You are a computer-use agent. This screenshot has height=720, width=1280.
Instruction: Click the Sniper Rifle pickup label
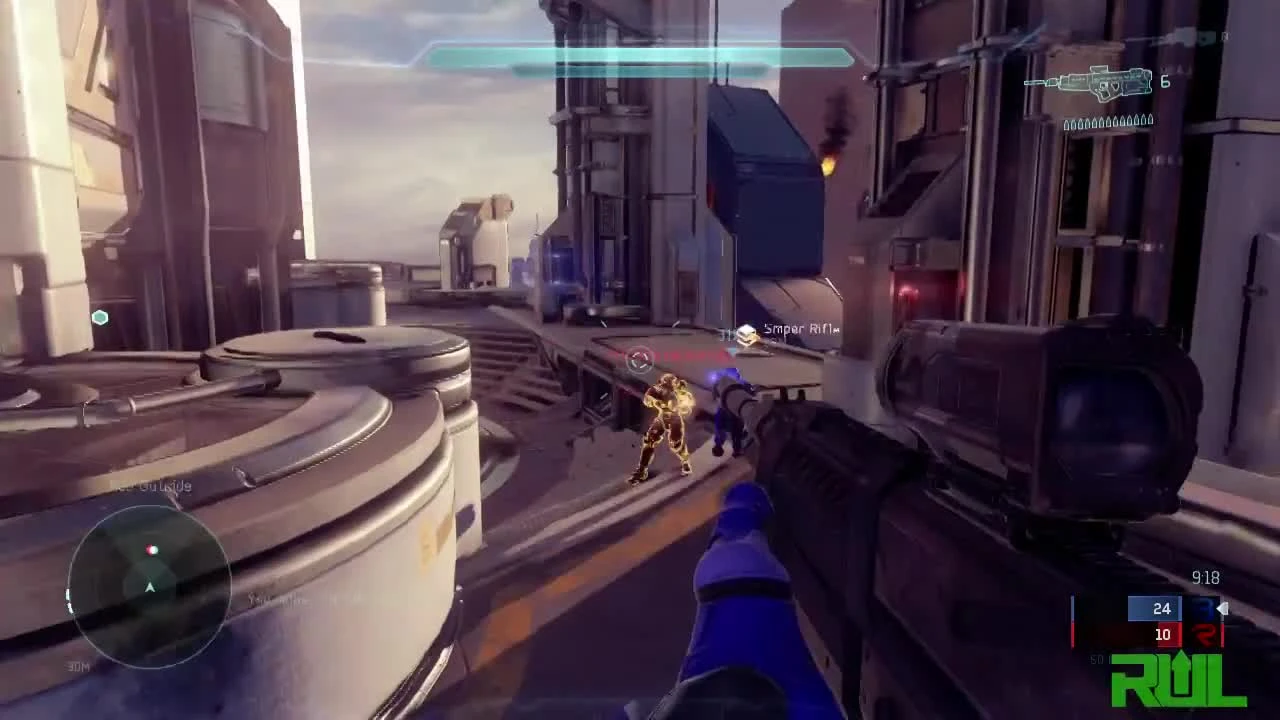[800, 329]
